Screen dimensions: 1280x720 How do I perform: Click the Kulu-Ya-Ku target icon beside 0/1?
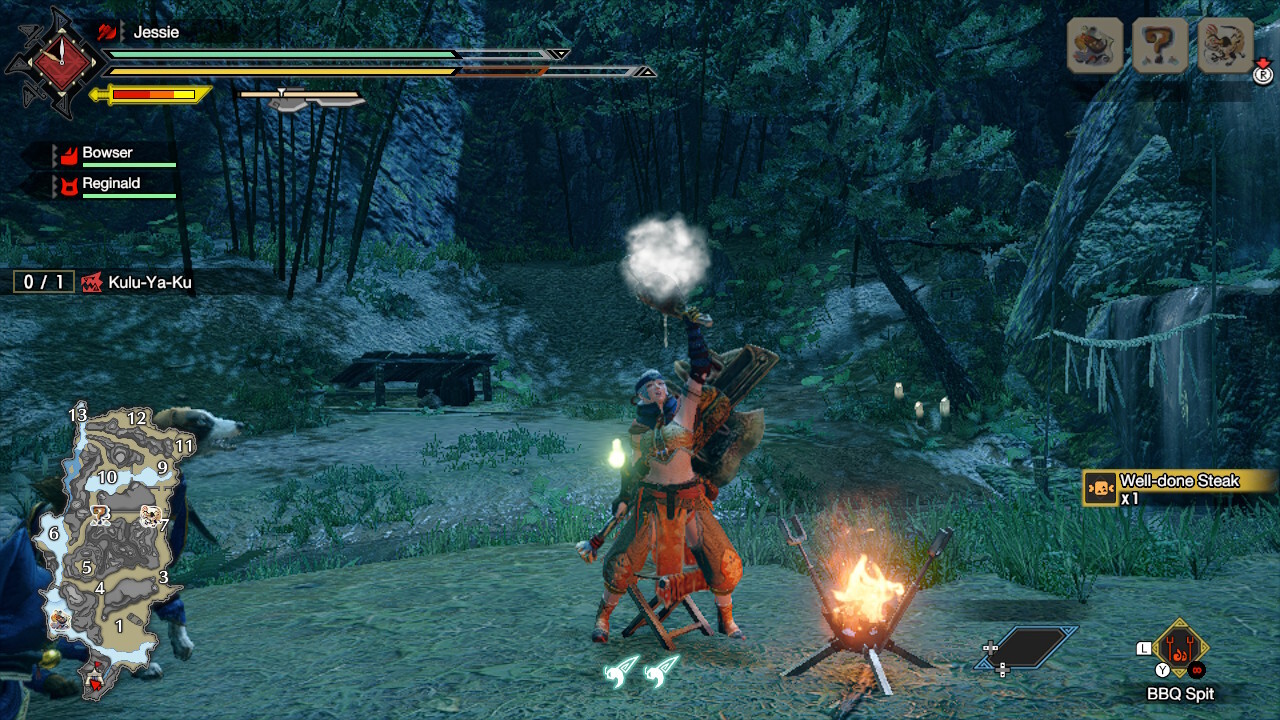click(90, 283)
